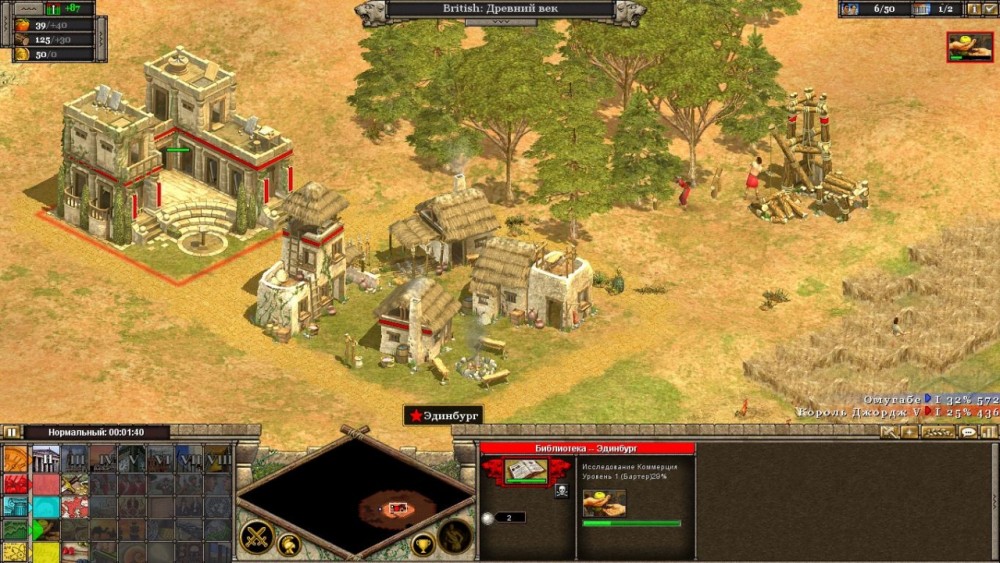Select the yellow science research icon
The height and width of the screenshot is (563, 1000).
tap(15, 551)
